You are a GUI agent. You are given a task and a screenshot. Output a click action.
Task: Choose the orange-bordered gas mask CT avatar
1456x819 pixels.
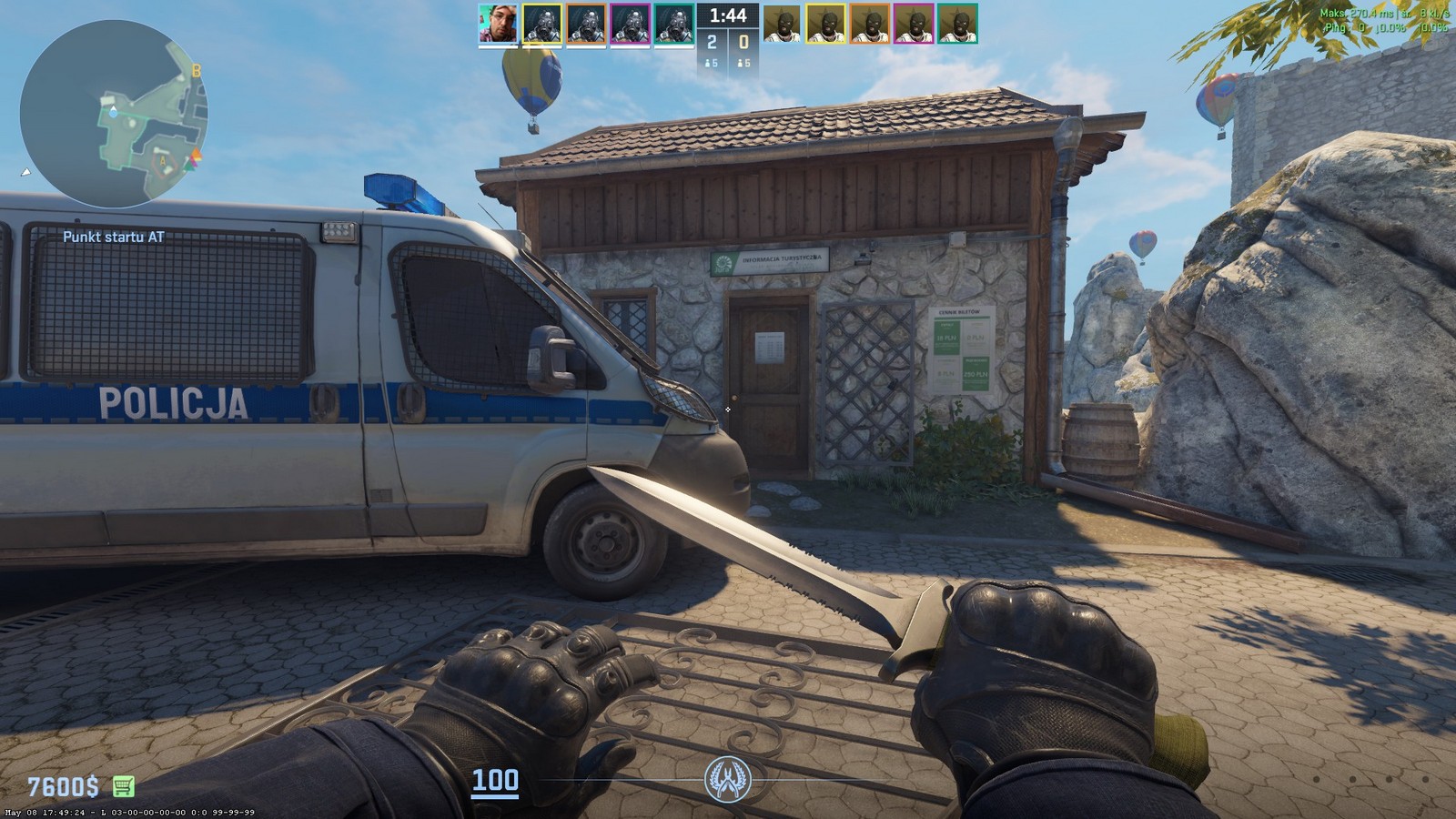tap(586, 24)
